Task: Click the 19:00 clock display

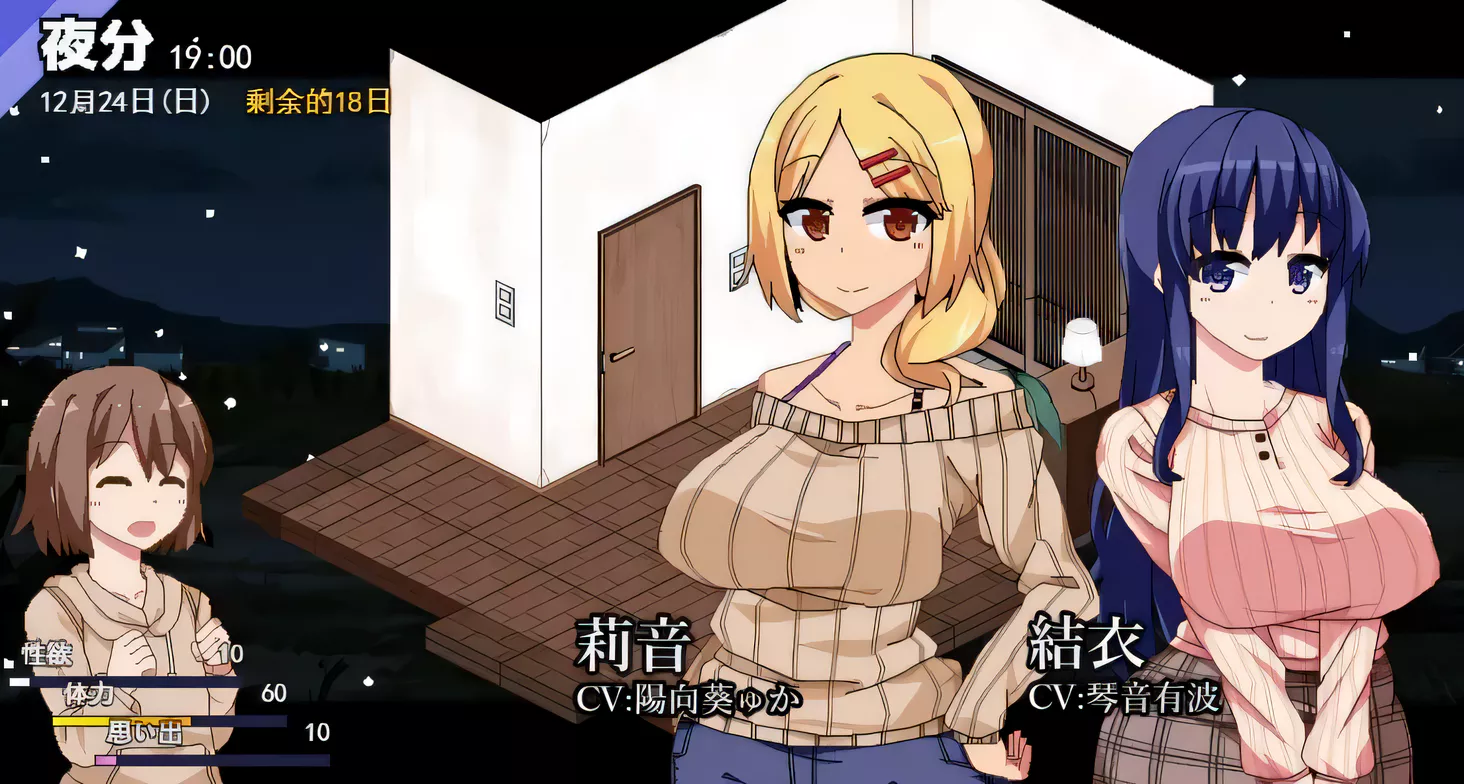Action: 211,57
